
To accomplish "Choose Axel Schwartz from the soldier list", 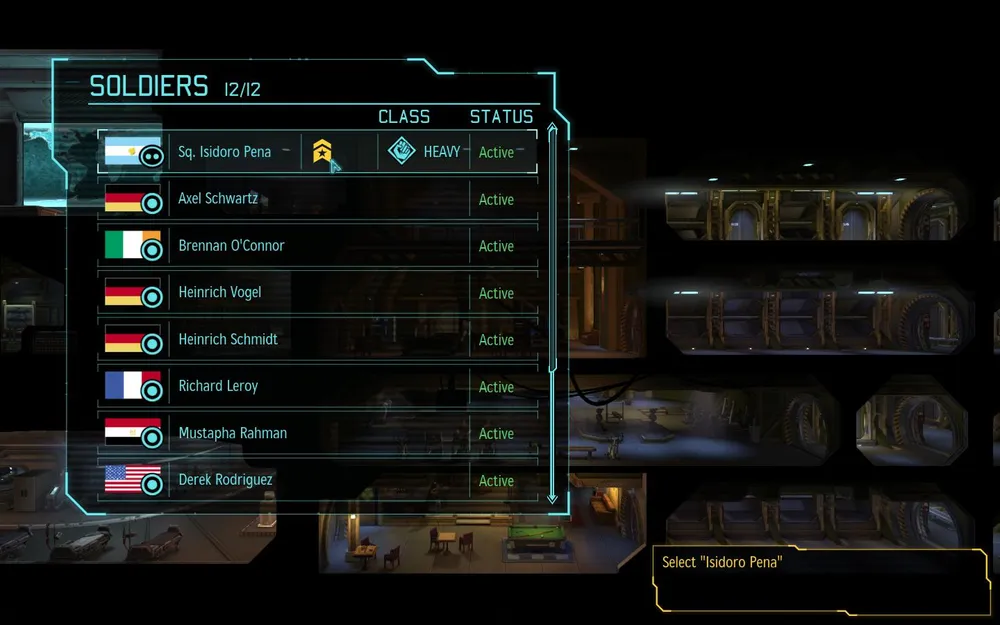I will point(218,199).
